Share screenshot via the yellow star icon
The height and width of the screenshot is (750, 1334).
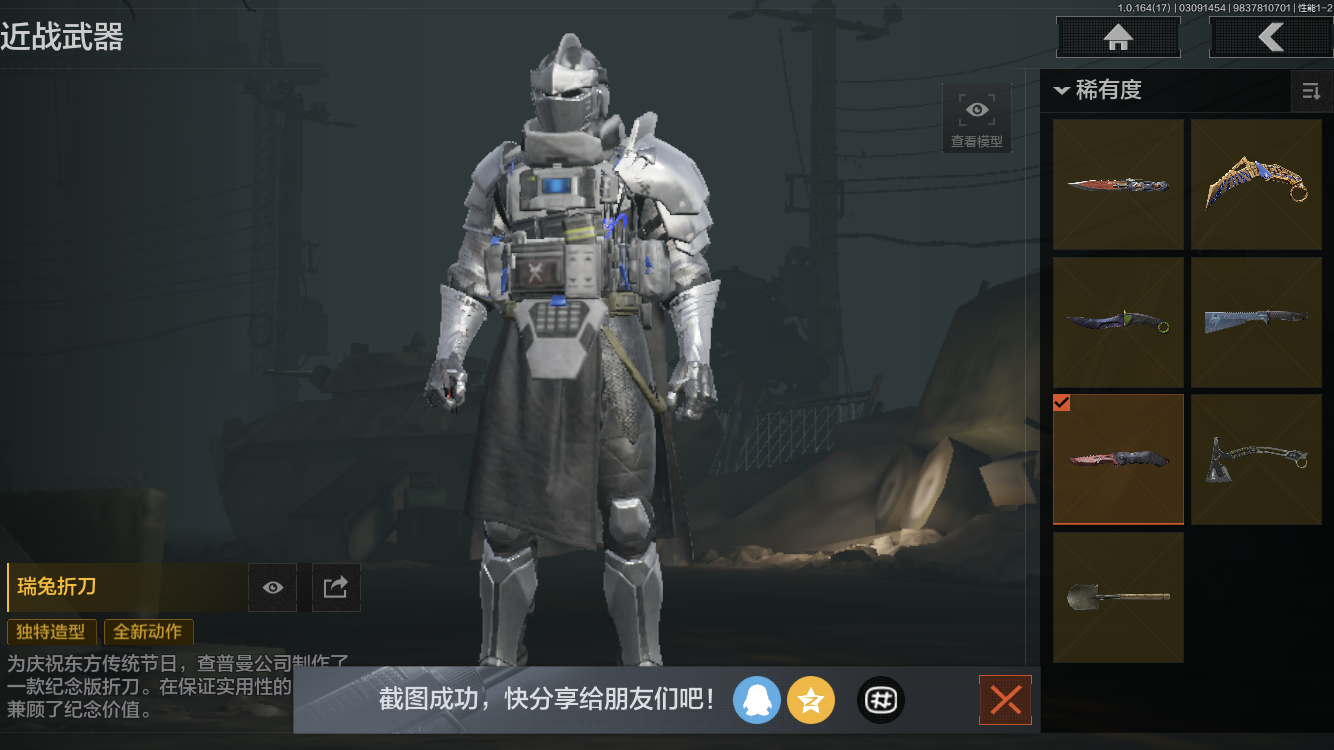click(x=811, y=700)
